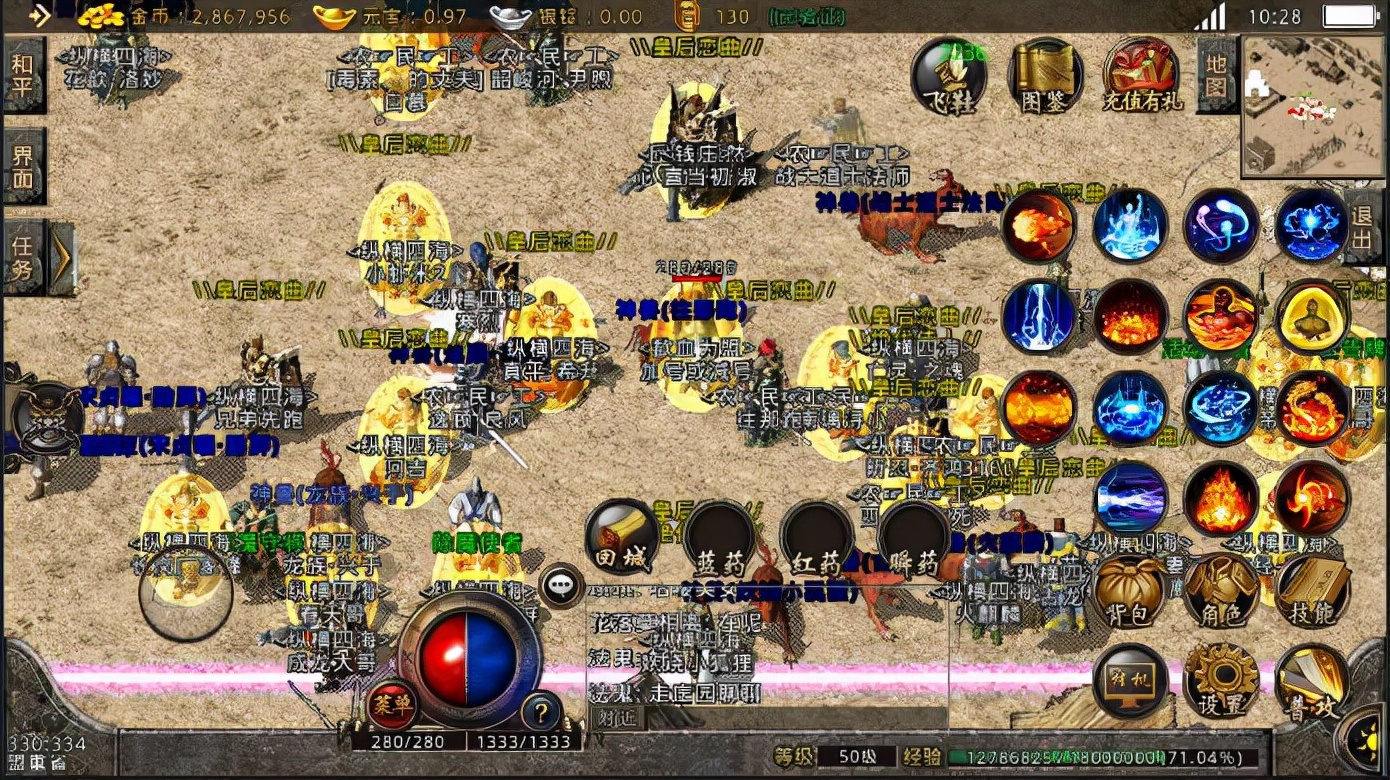The image size is (1390, 780).
Task: Toggle 挂机 auto-battle mode
Action: (x=1131, y=680)
